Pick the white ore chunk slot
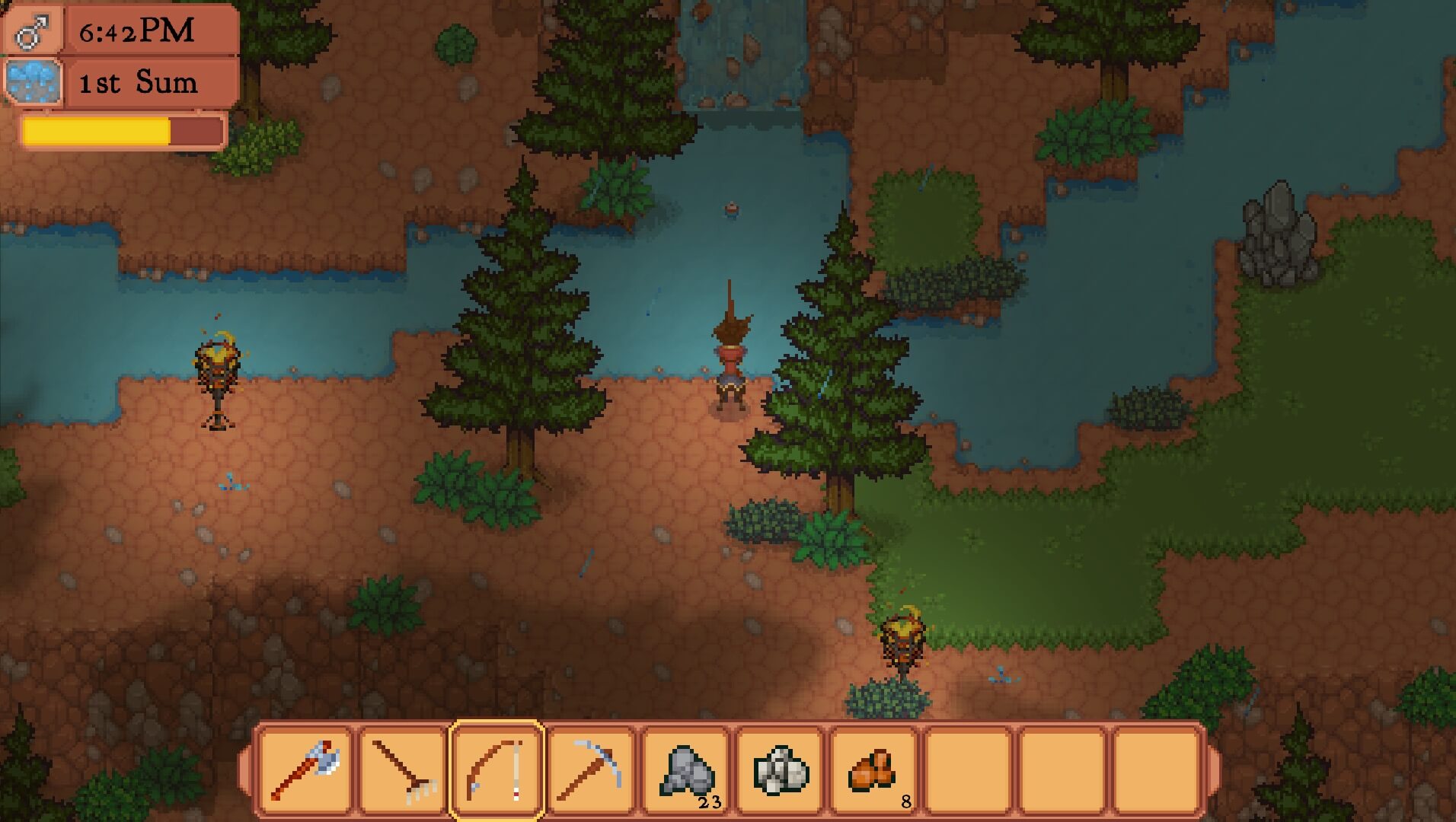This screenshot has width=1456, height=822. tap(781, 770)
